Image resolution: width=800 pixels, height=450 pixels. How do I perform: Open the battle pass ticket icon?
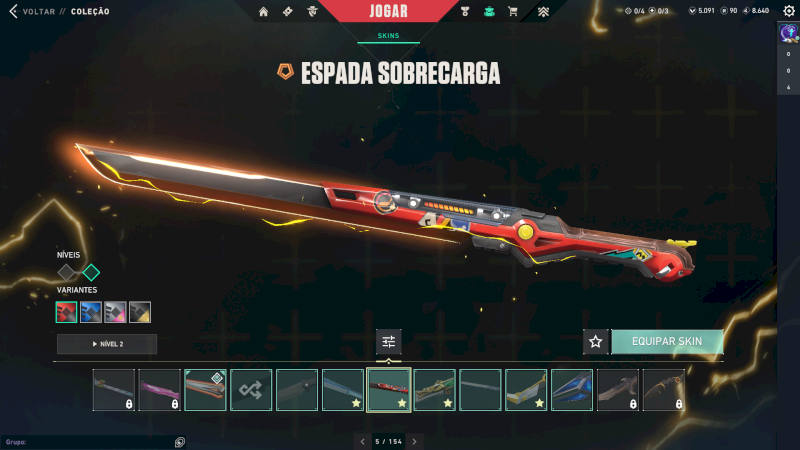point(288,12)
